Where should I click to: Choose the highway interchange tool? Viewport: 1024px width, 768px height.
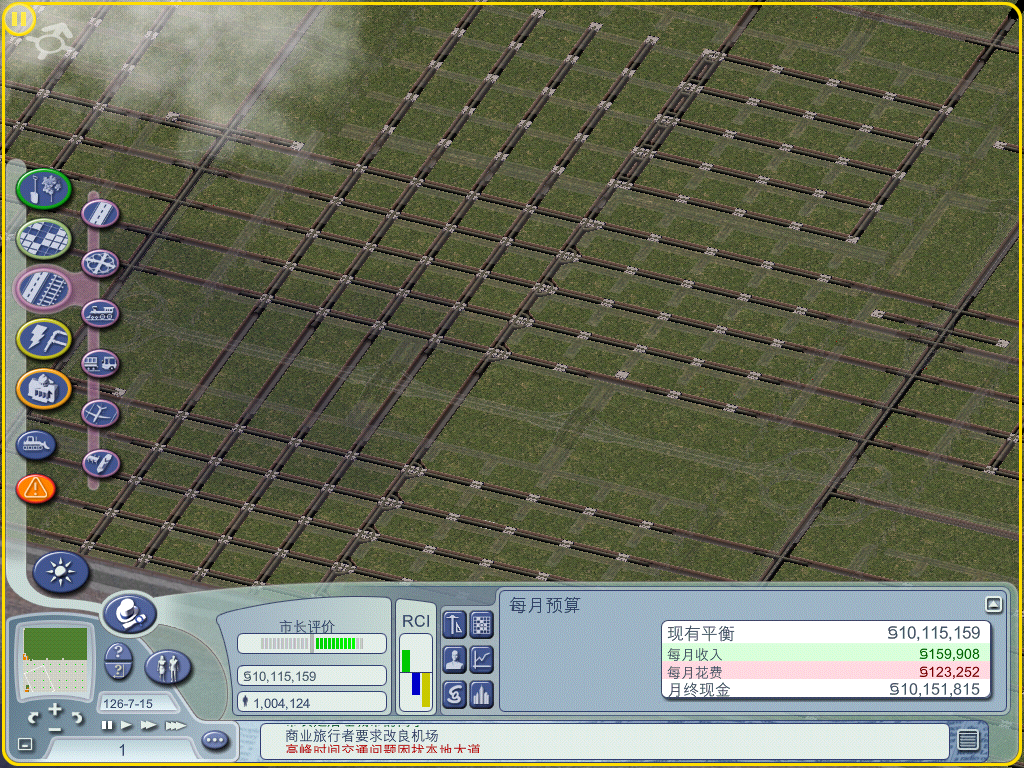tap(101, 263)
